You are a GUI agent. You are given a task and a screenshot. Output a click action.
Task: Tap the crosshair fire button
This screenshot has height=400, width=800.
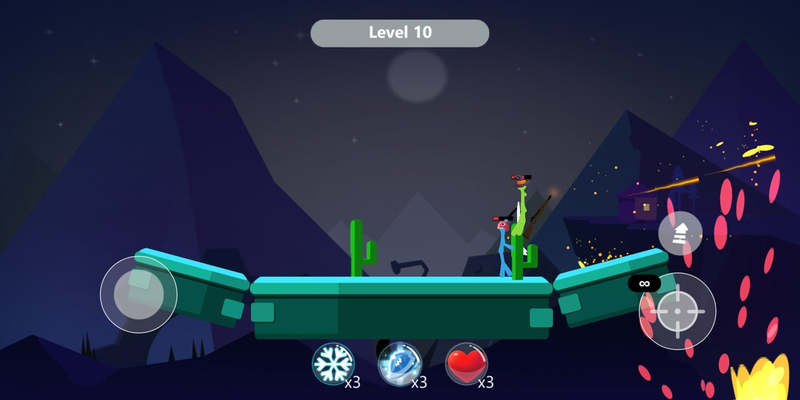677,311
